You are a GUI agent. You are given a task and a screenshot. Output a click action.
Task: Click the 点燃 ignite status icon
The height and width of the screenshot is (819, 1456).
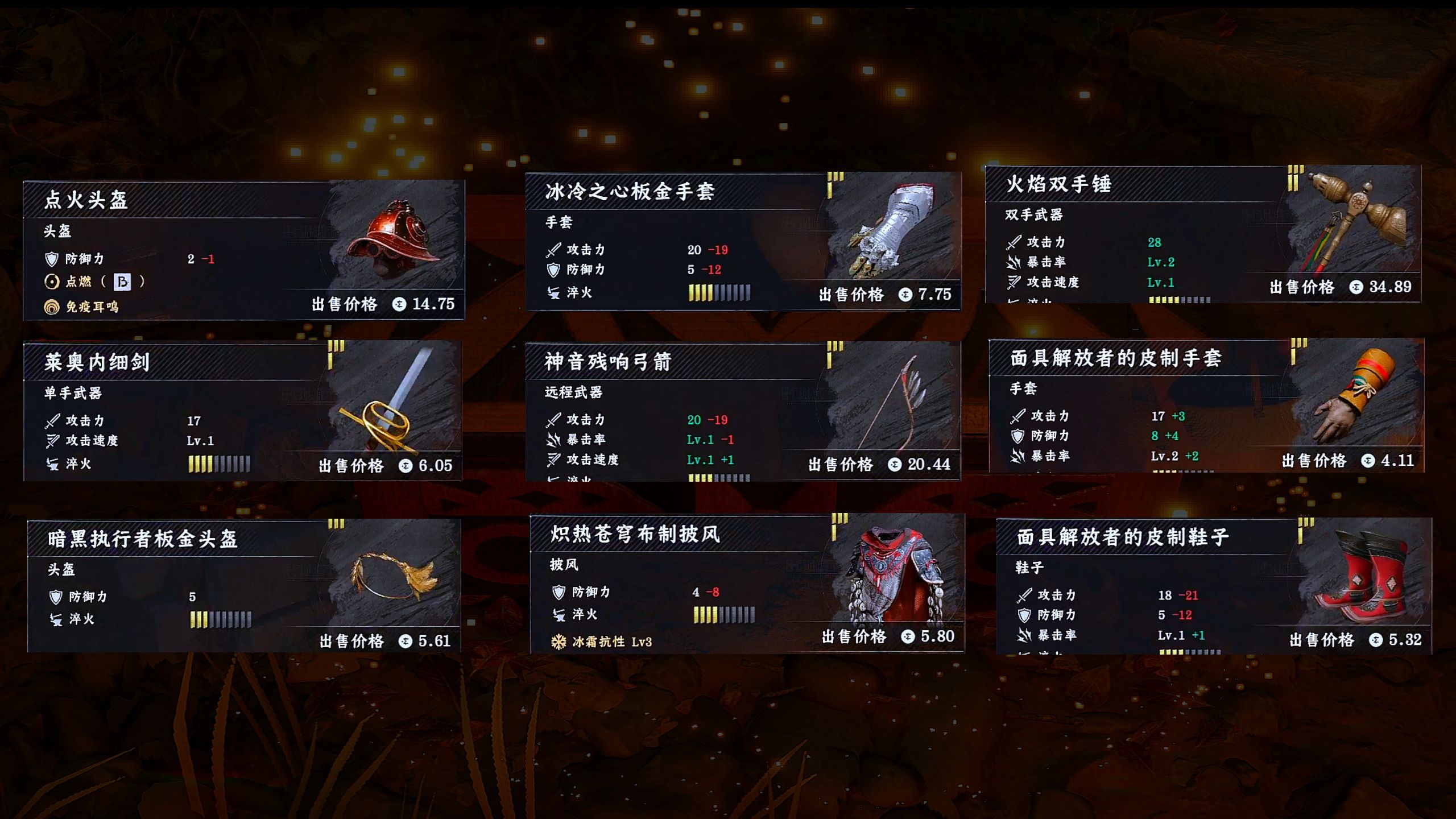[x=53, y=283]
